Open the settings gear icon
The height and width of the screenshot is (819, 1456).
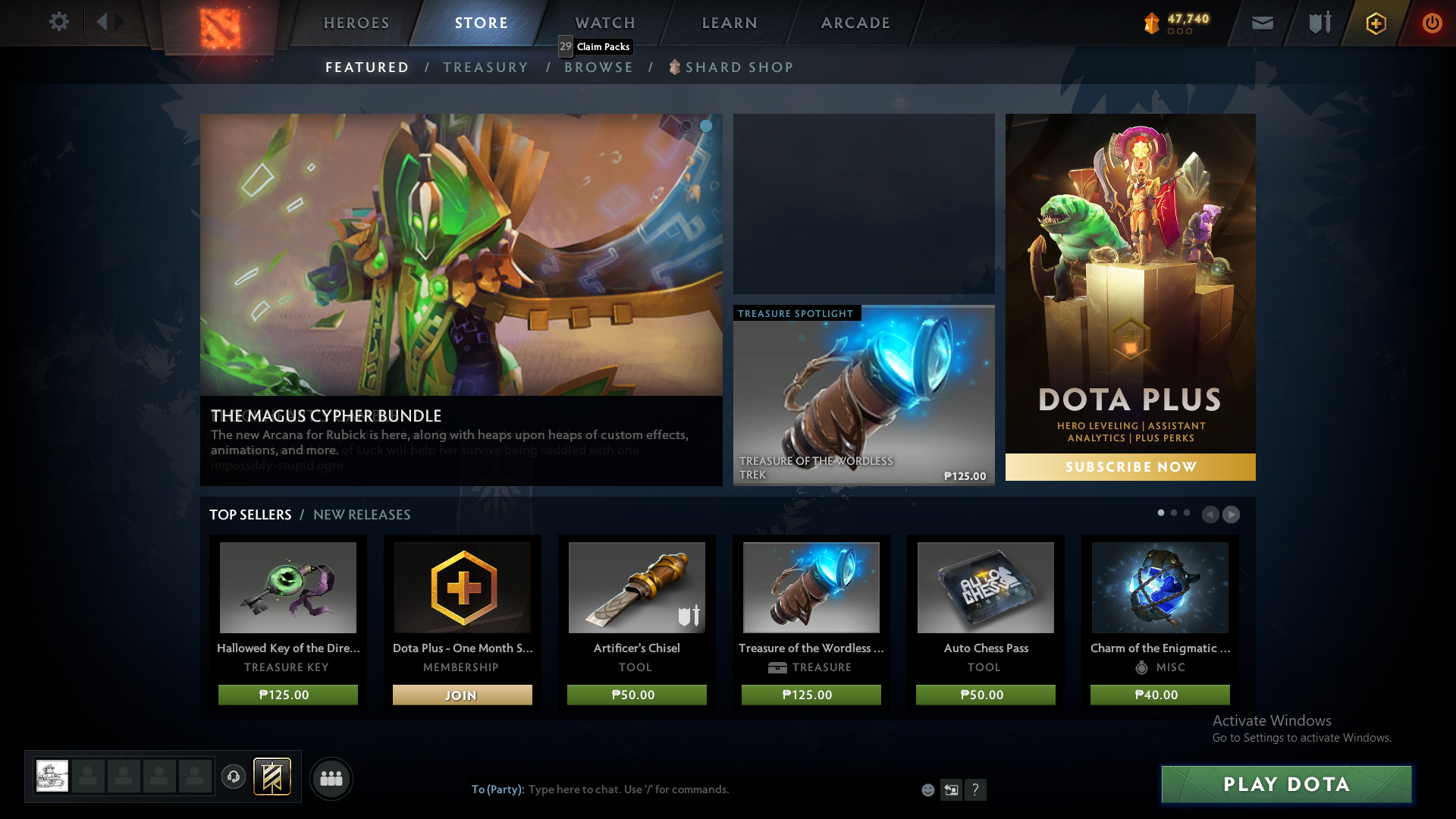pos(59,22)
